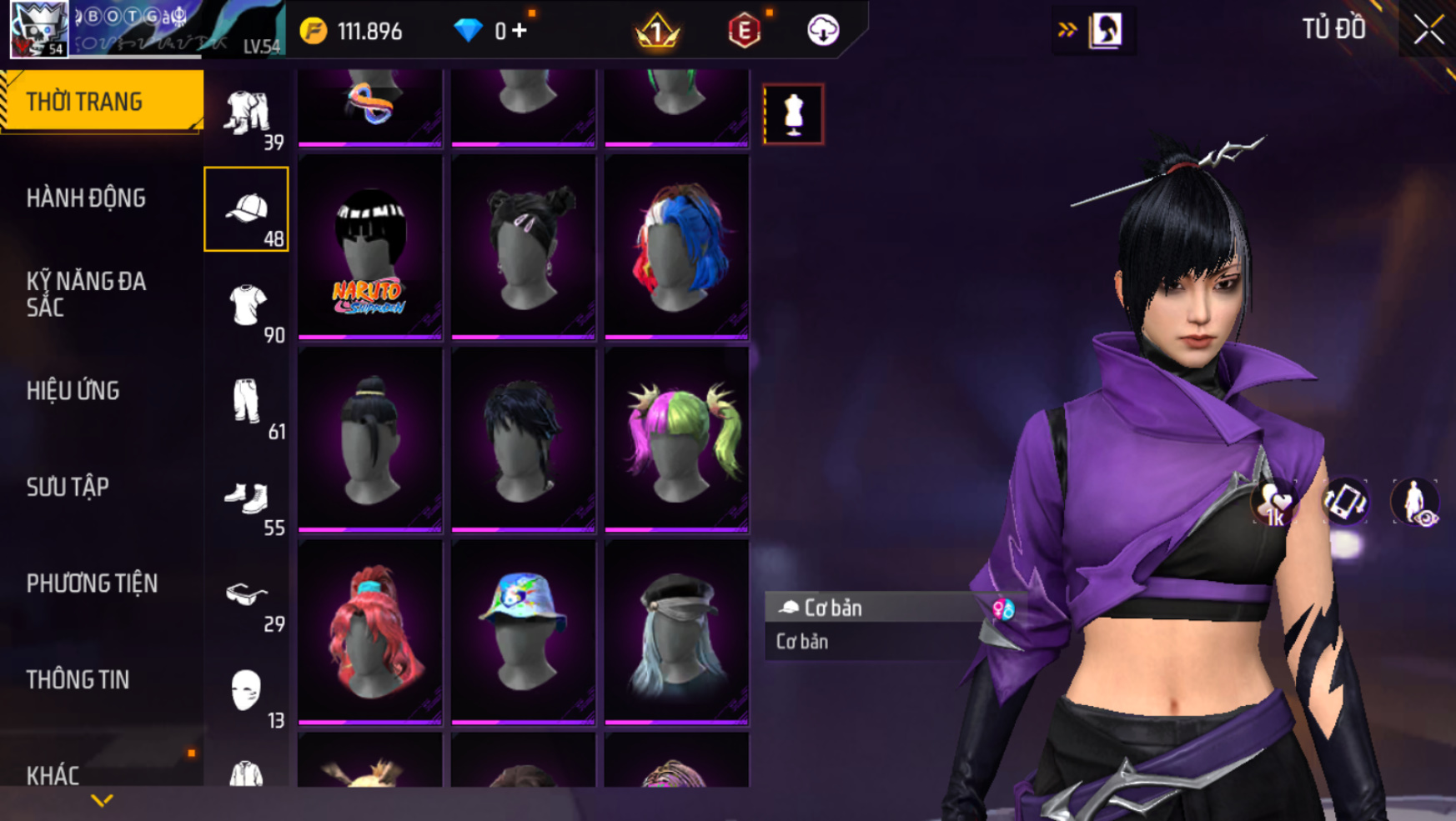Click the mannequin outfit preset icon

click(x=793, y=114)
